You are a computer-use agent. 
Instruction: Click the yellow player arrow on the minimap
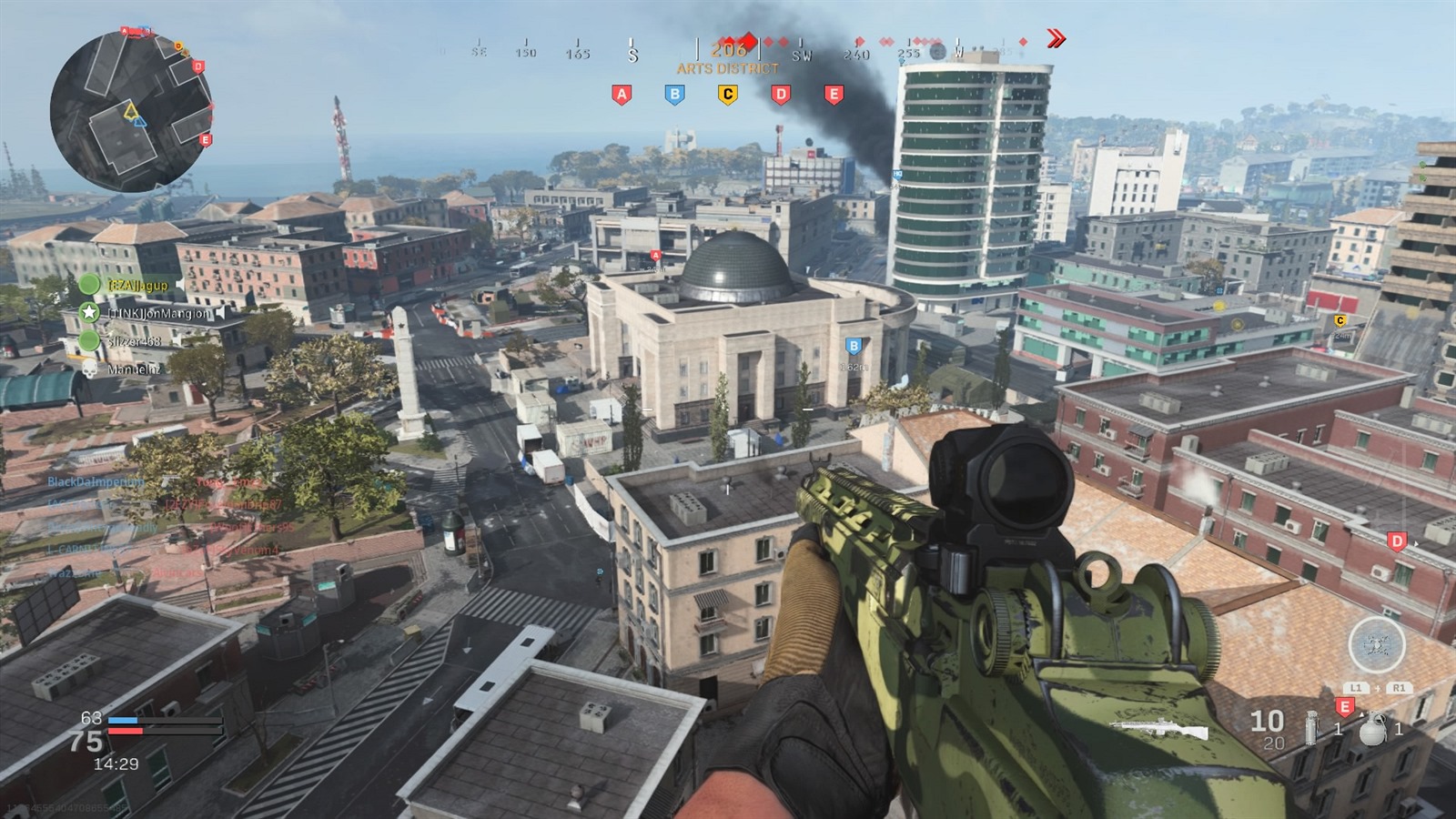click(x=132, y=113)
